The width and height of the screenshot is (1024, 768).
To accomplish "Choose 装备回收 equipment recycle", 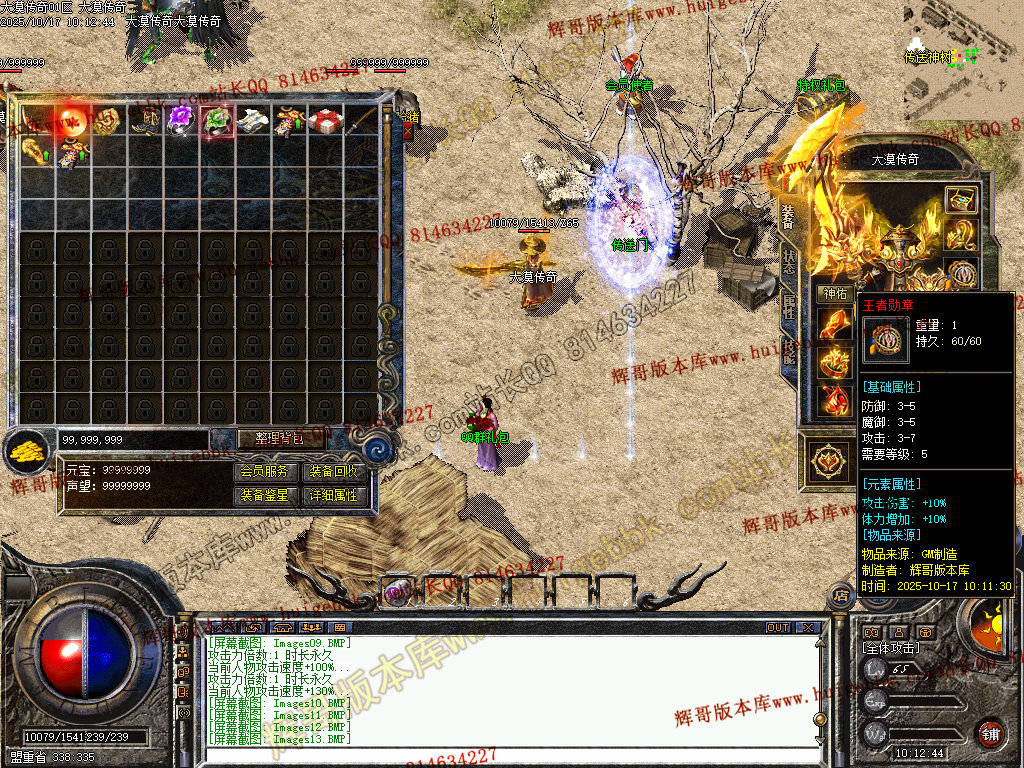I will click(333, 471).
